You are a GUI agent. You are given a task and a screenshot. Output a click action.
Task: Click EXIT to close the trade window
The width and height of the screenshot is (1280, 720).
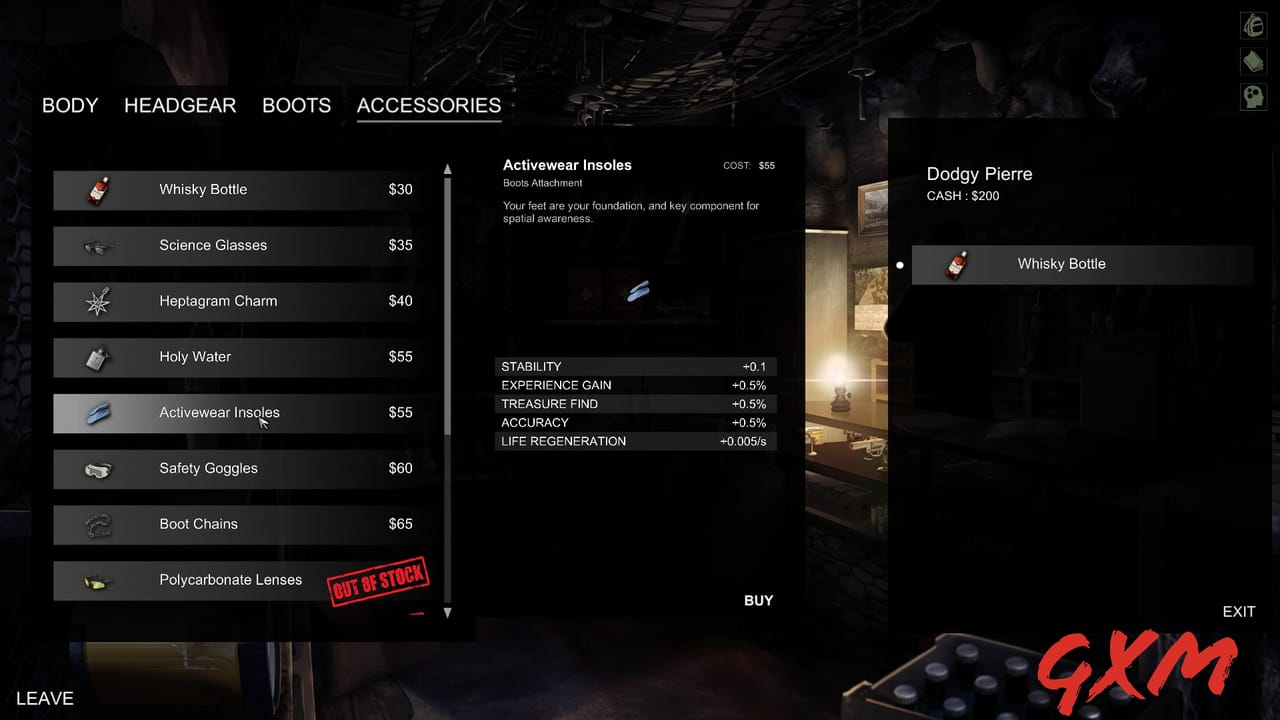[x=1239, y=611]
